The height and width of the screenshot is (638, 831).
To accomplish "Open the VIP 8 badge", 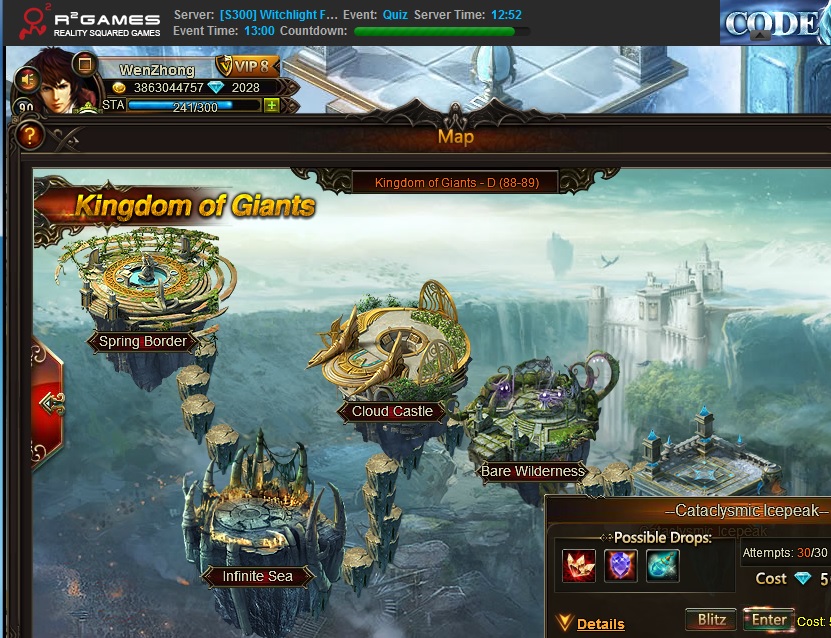I will [246, 67].
